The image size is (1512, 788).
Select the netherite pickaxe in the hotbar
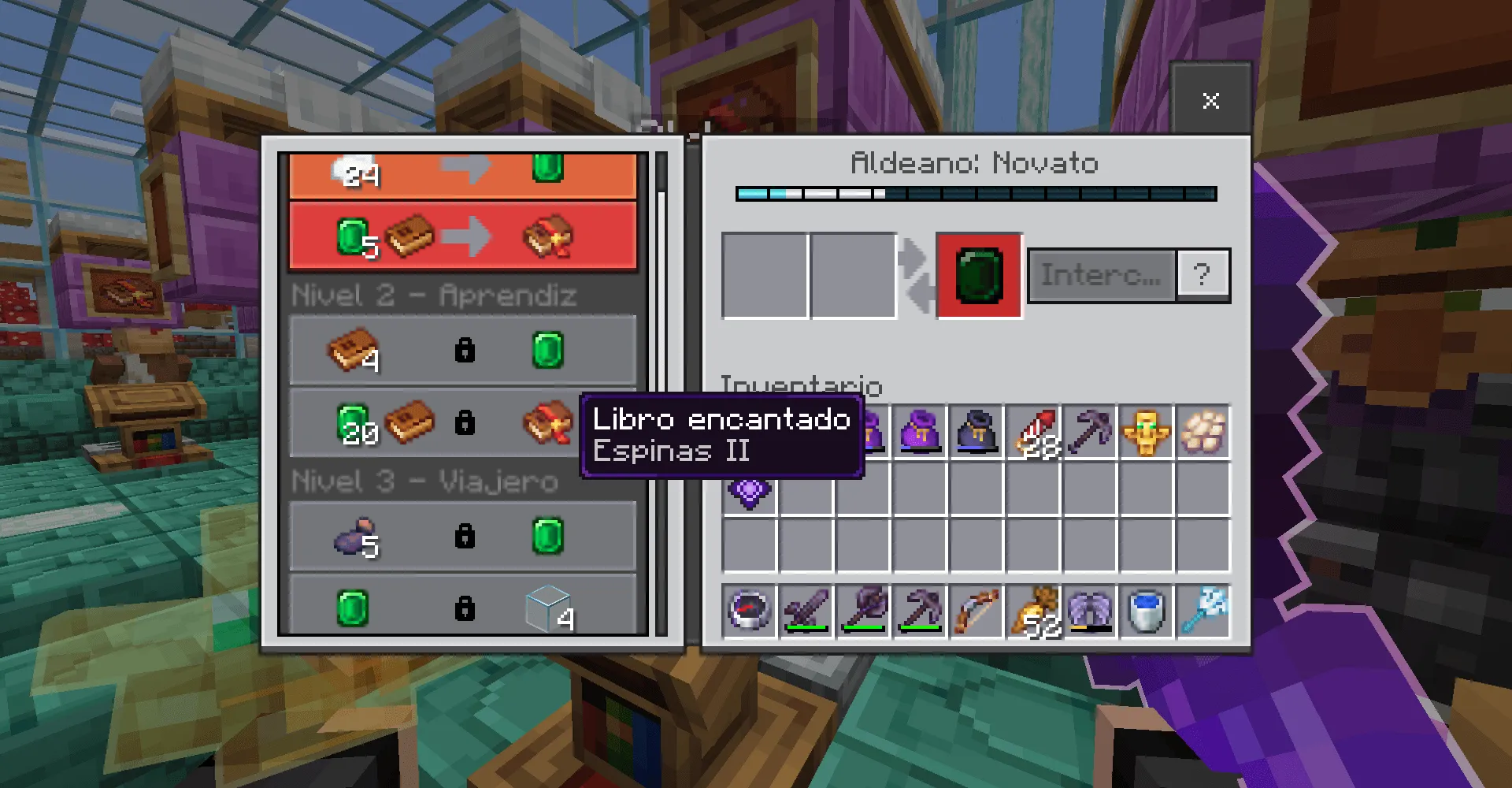(920, 611)
